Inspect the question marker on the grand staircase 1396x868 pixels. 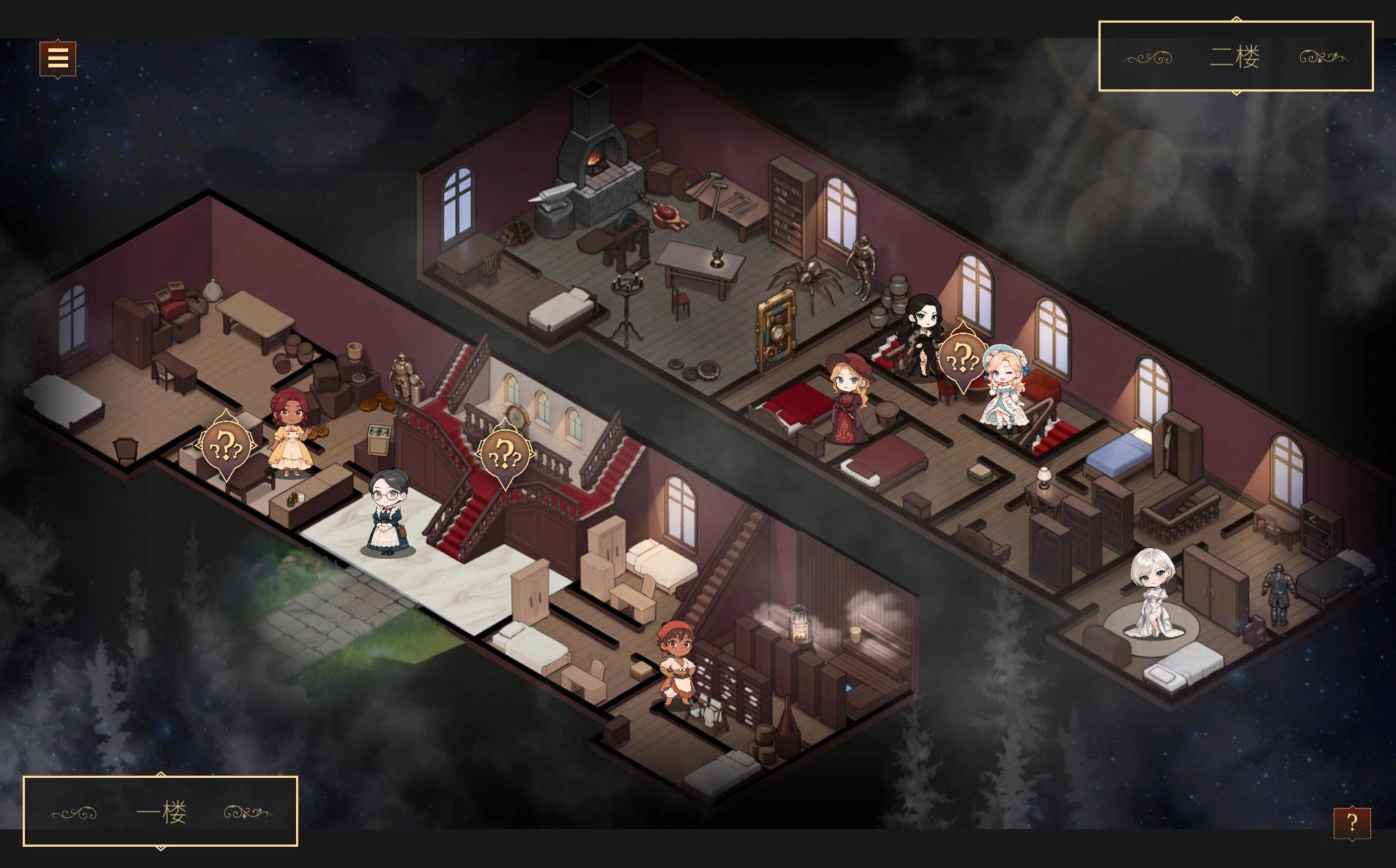(x=505, y=455)
